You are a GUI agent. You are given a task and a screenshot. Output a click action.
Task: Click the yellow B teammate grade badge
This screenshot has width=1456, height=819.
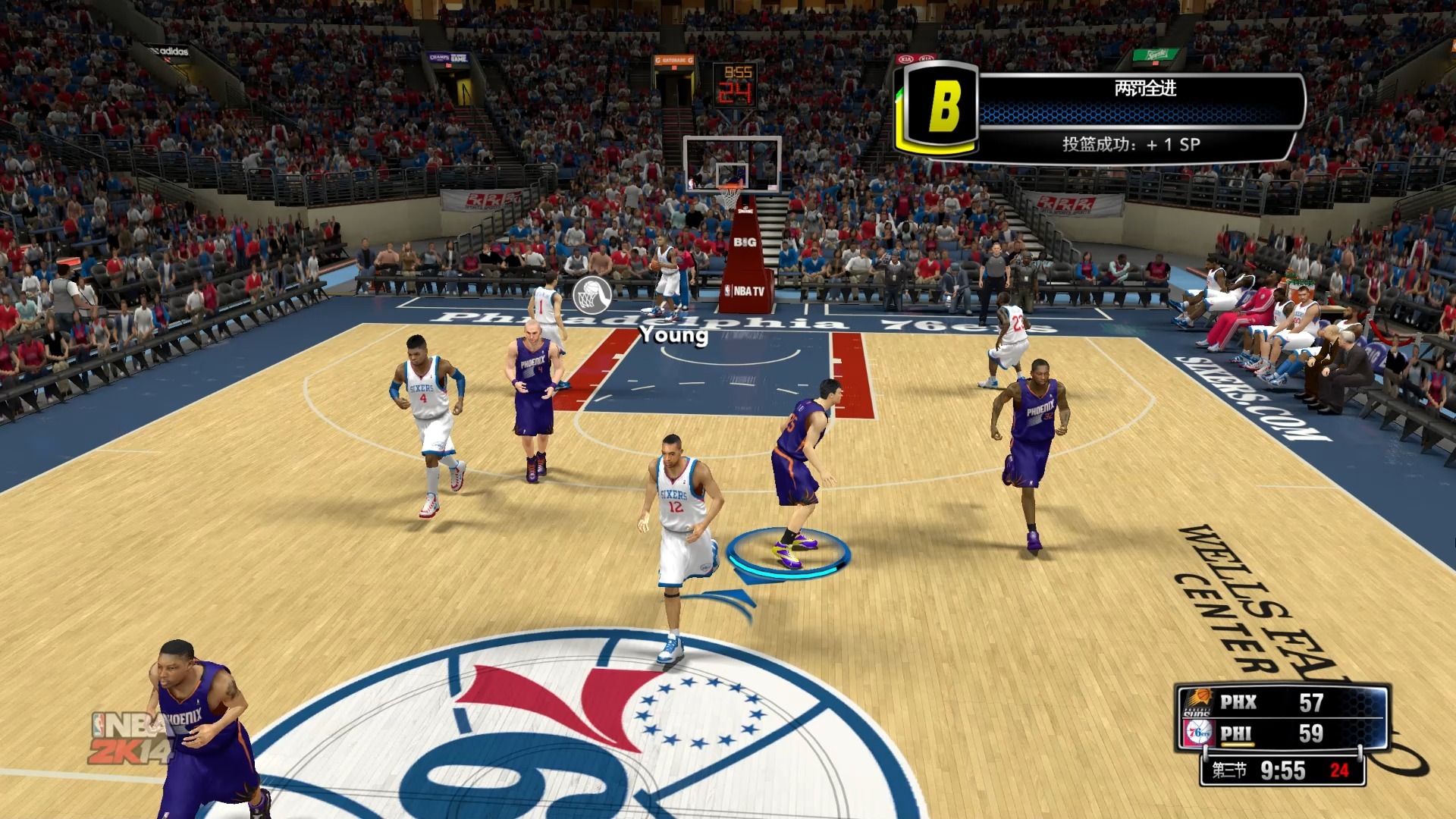(x=941, y=107)
